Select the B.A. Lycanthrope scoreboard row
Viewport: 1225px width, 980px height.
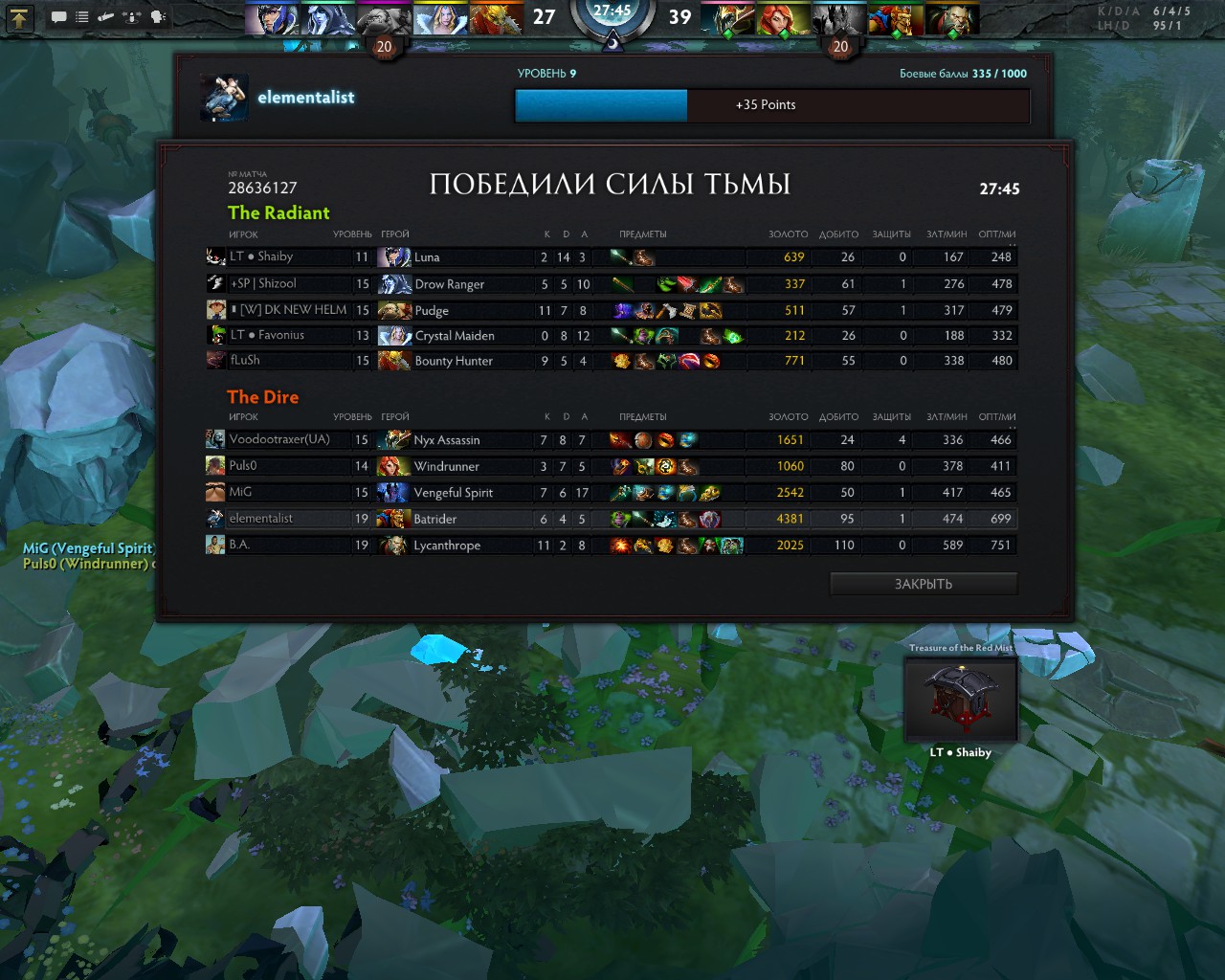point(612,546)
